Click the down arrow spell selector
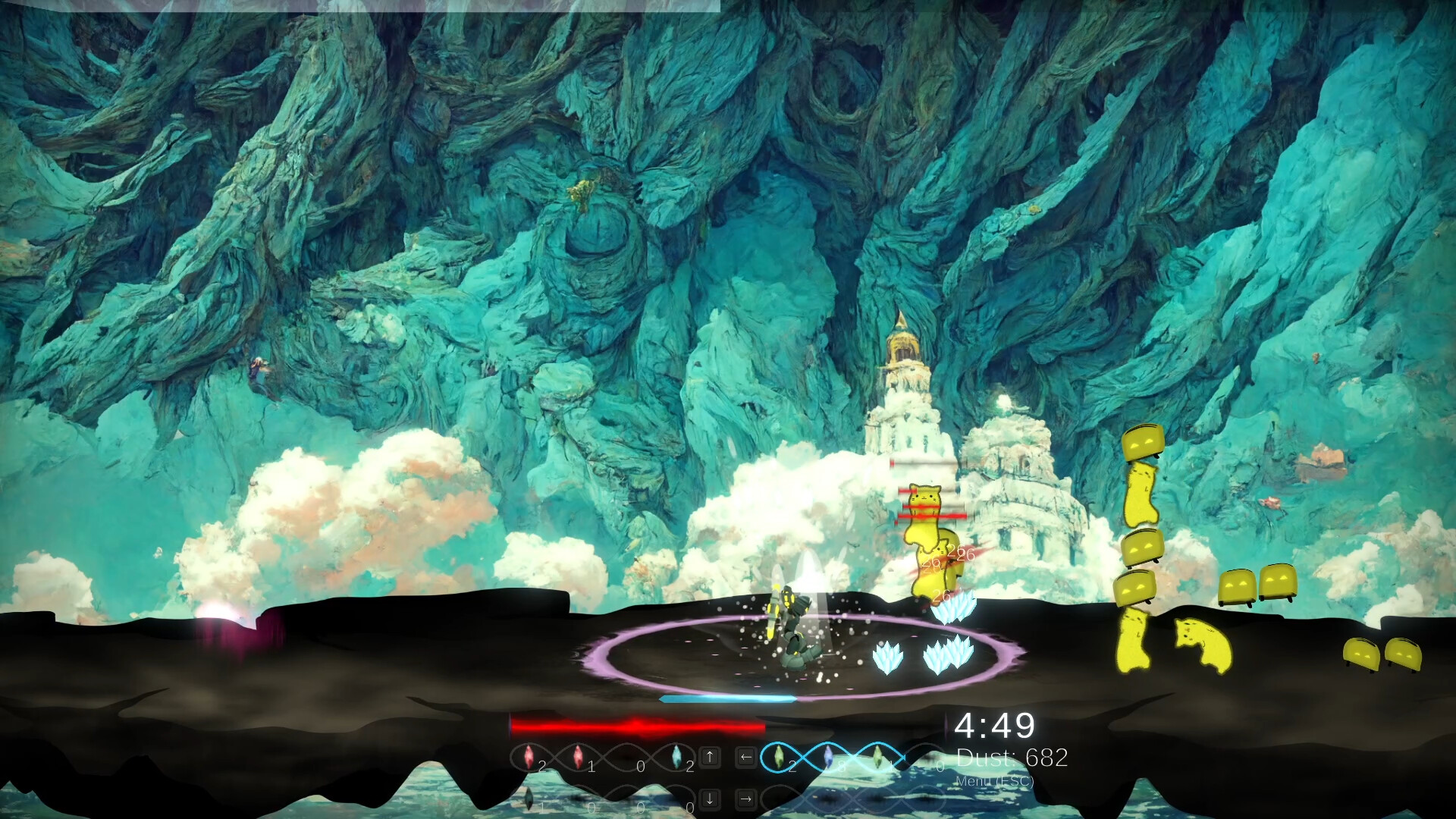The height and width of the screenshot is (819, 1456). (x=709, y=799)
